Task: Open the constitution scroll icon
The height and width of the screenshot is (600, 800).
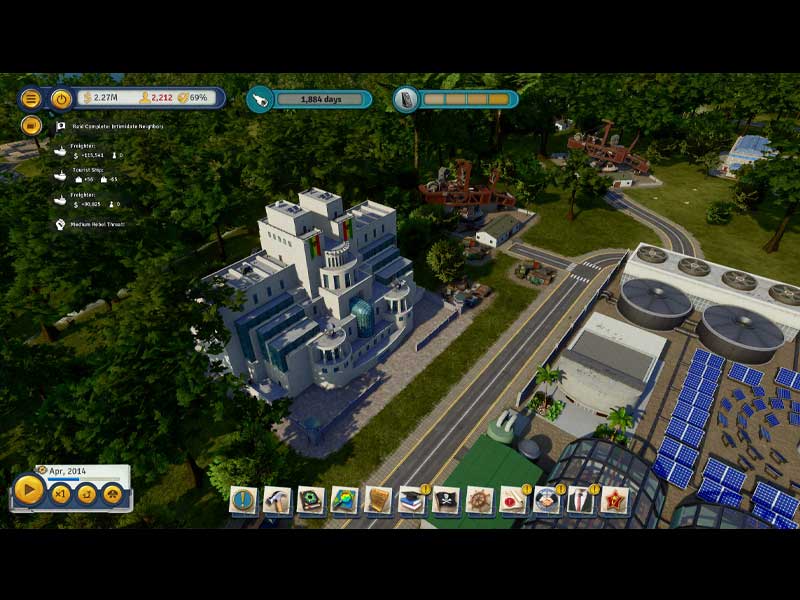Action: click(378, 499)
